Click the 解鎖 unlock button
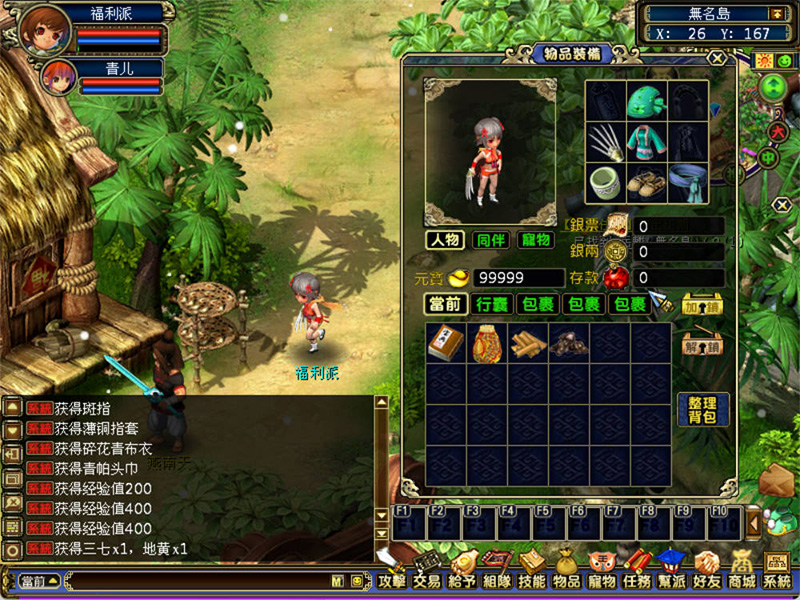This screenshot has height=600, width=800. click(702, 346)
